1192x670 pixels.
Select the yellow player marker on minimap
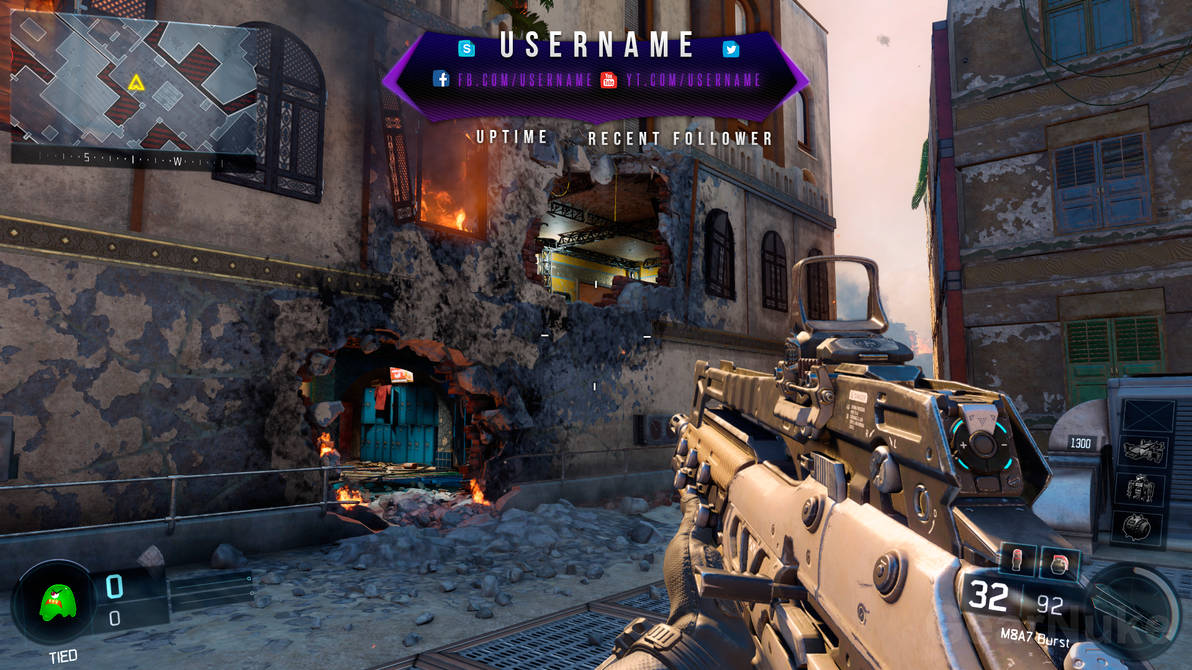pos(136,83)
